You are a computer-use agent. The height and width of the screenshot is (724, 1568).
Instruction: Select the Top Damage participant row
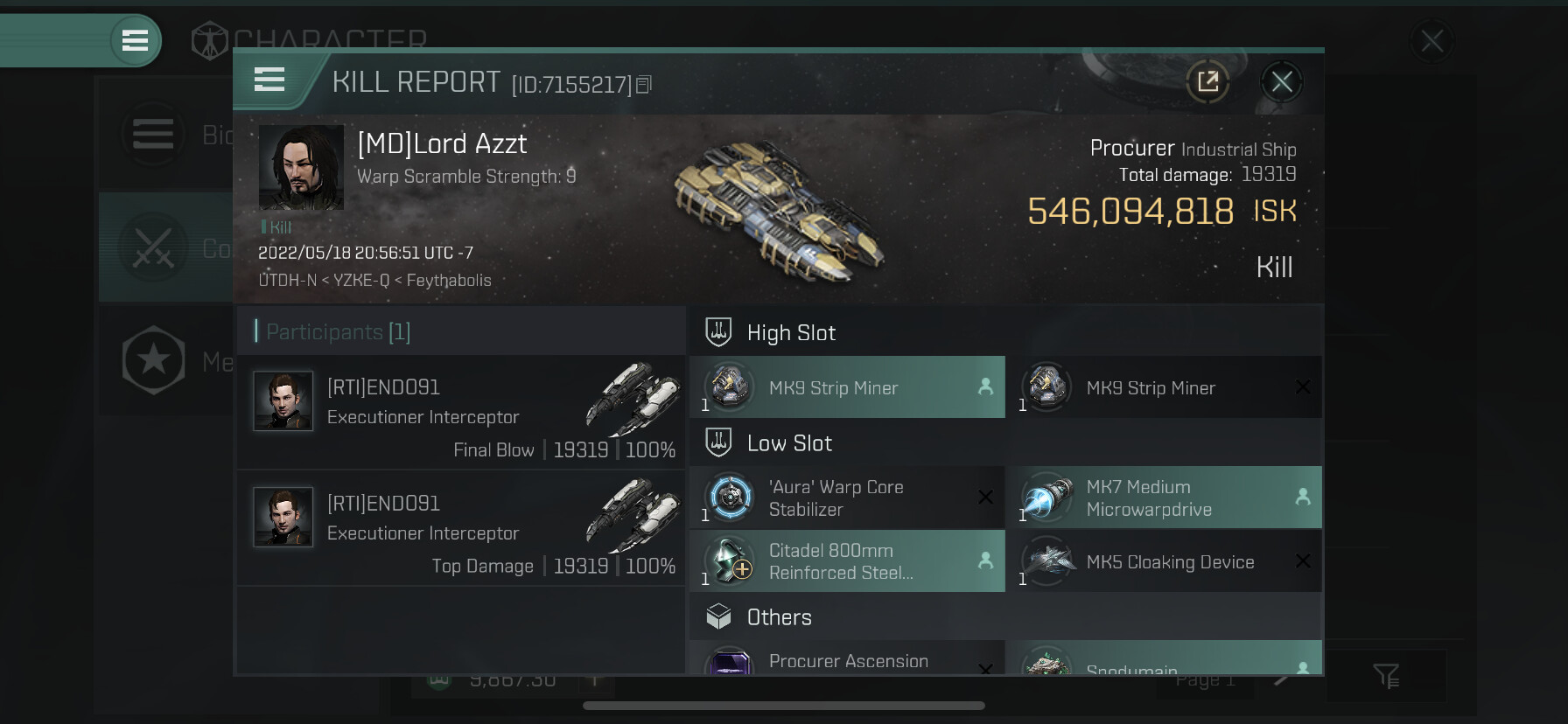point(461,528)
